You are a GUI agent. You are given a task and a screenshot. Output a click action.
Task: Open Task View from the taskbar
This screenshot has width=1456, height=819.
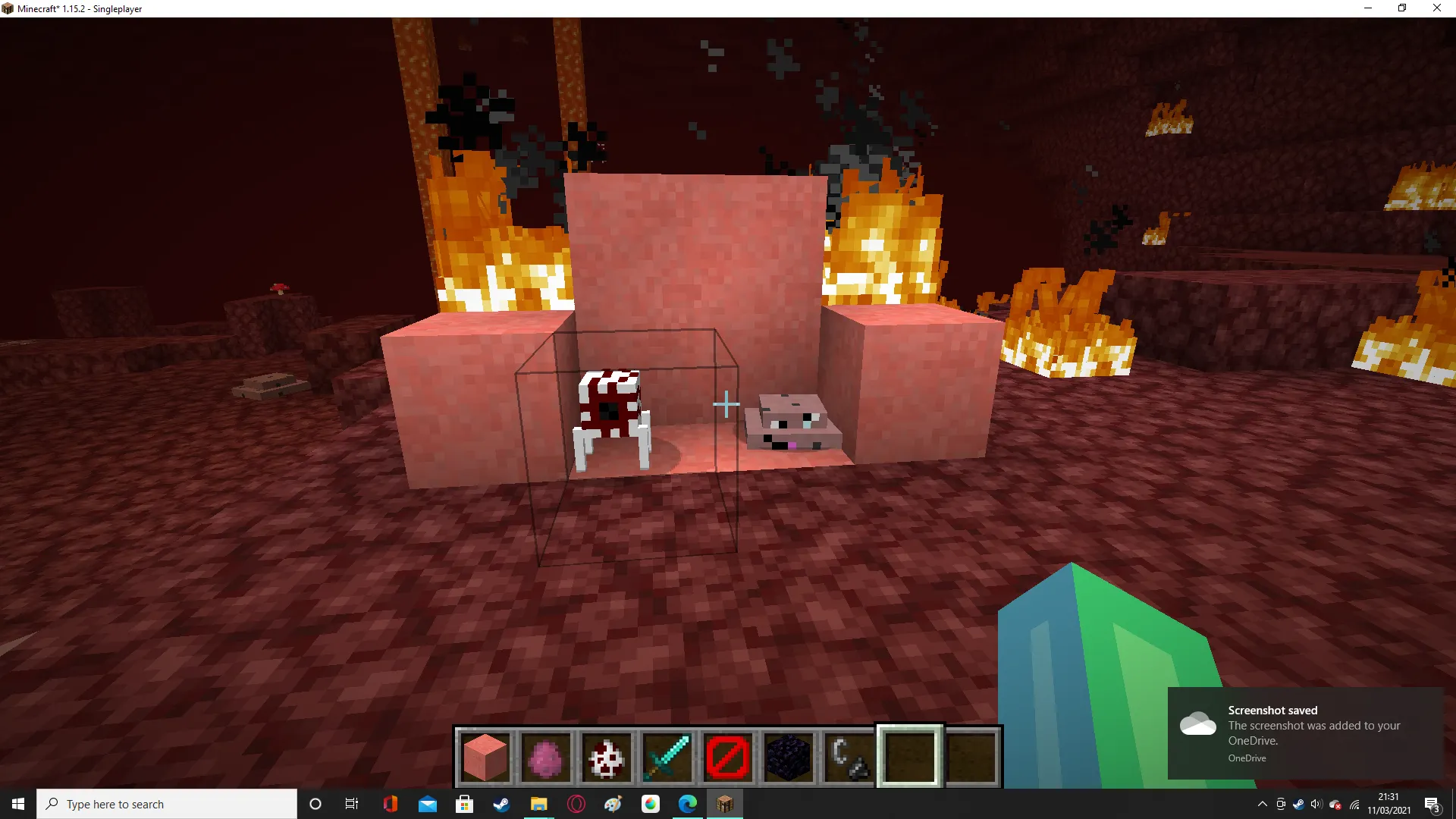click(x=351, y=804)
